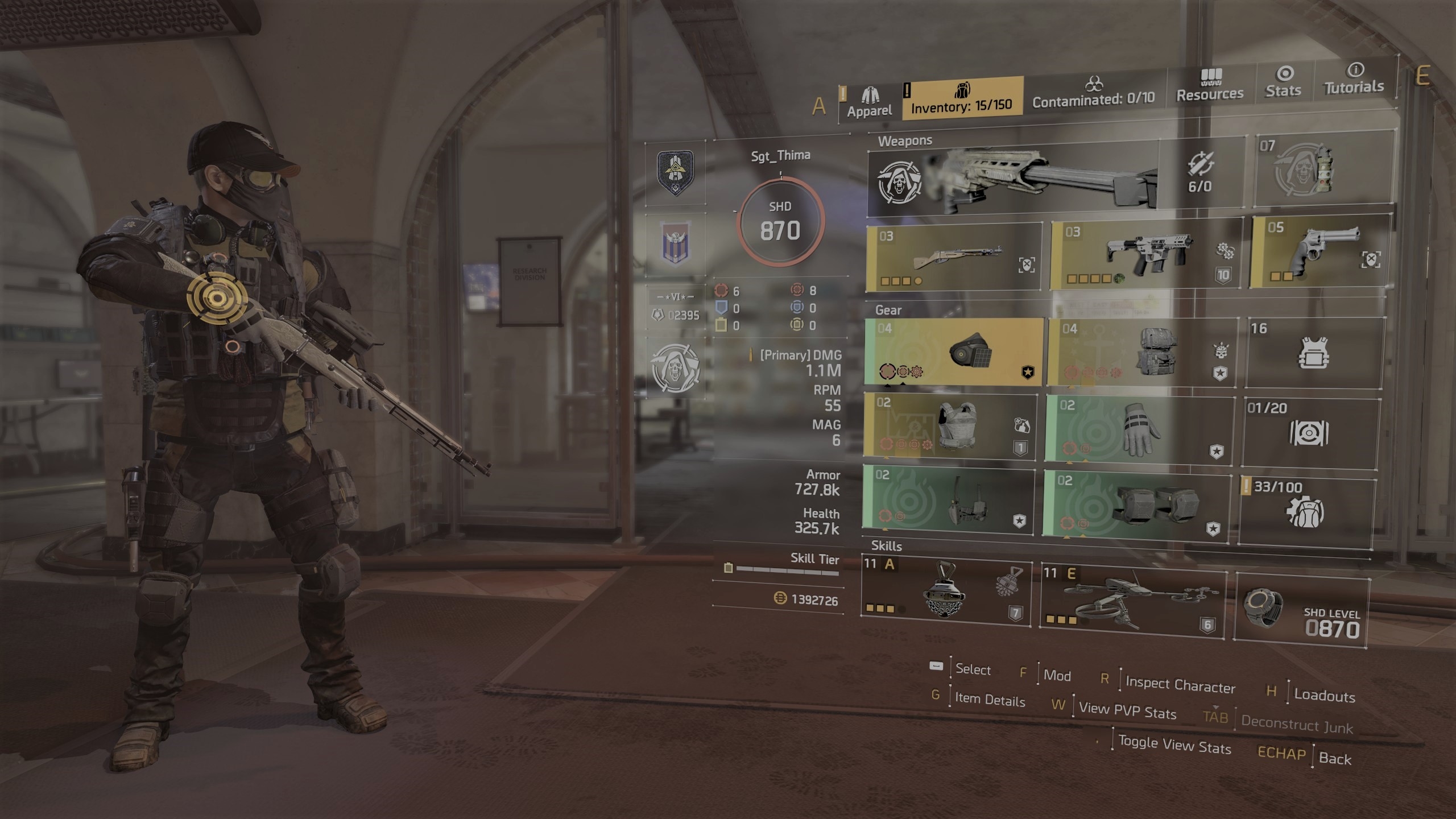
Task: Open the Inventory 15/150 tab
Action: [962, 98]
